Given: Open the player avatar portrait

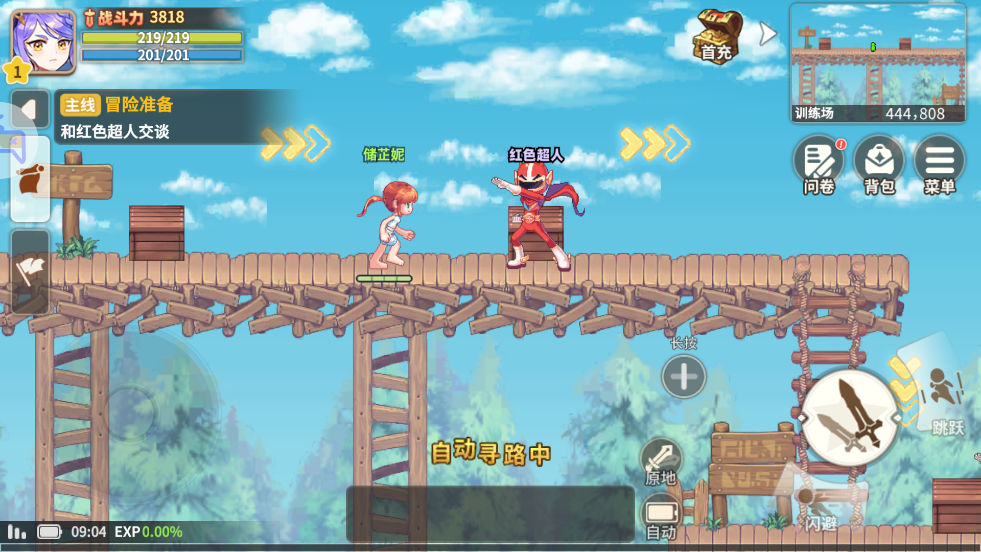Looking at the screenshot, I should (43, 42).
